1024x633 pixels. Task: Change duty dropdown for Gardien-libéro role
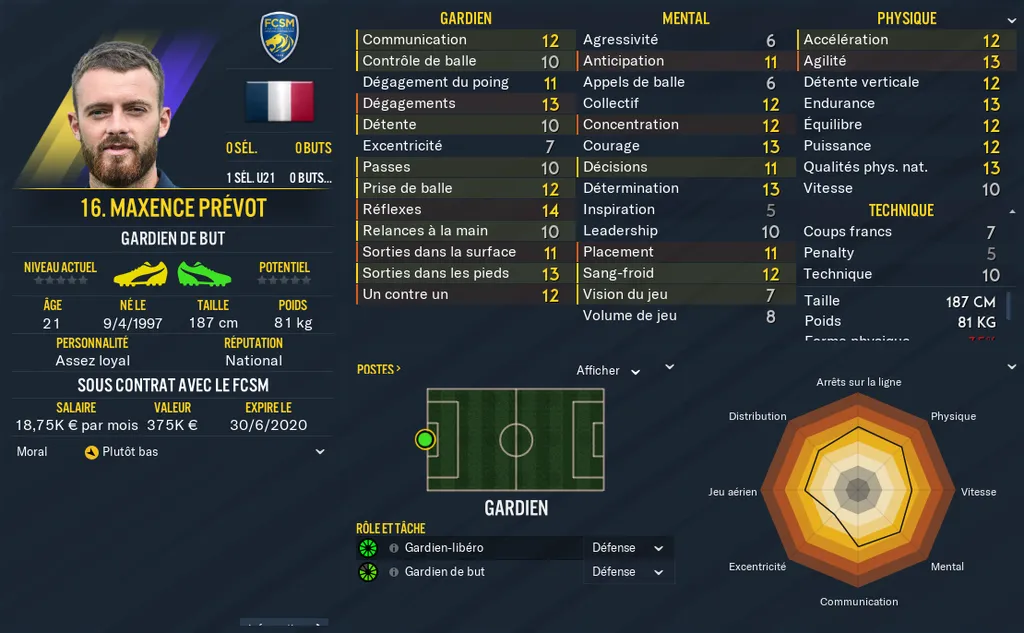628,548
